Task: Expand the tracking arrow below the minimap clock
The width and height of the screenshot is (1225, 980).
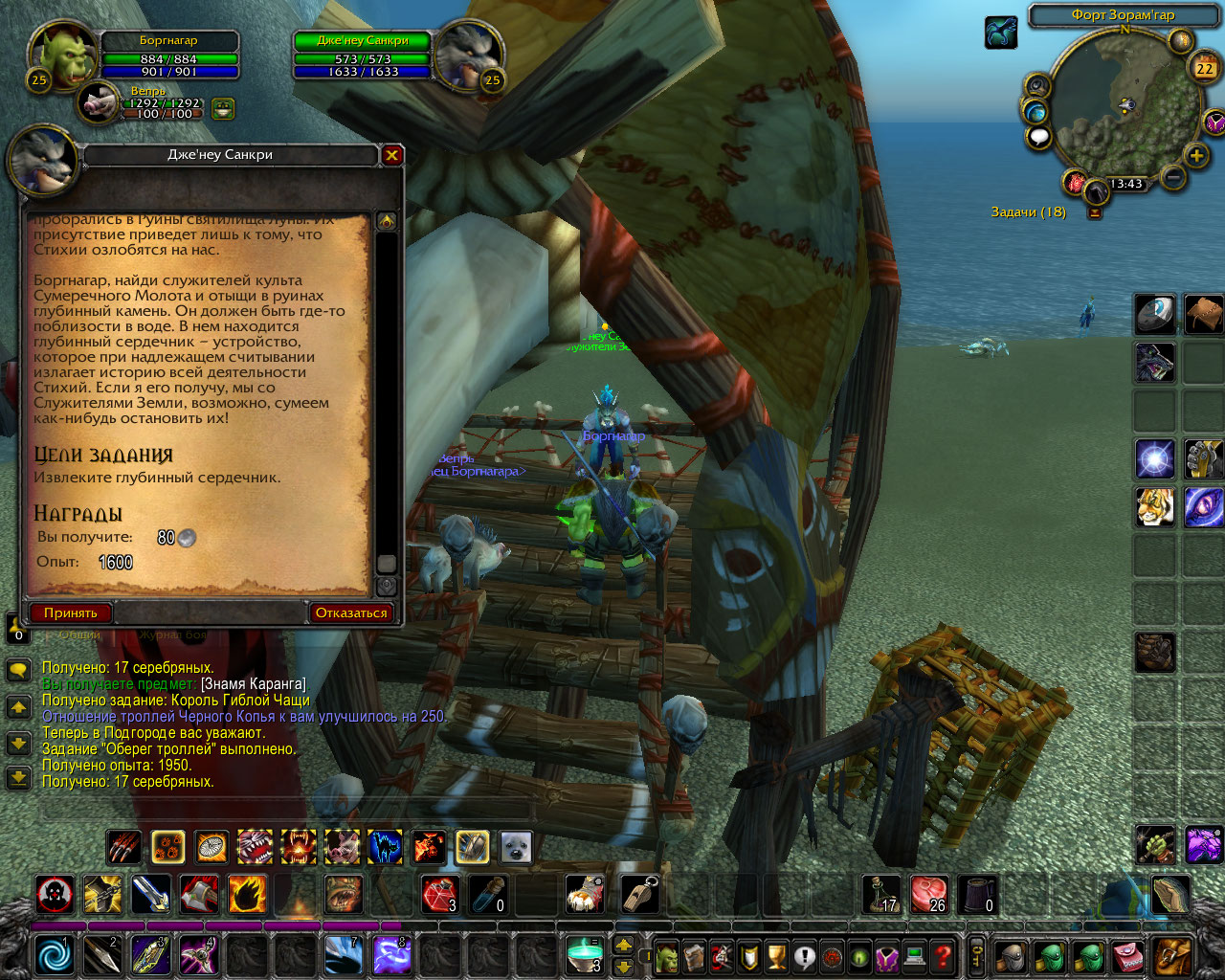Action: coord(1095,212)
